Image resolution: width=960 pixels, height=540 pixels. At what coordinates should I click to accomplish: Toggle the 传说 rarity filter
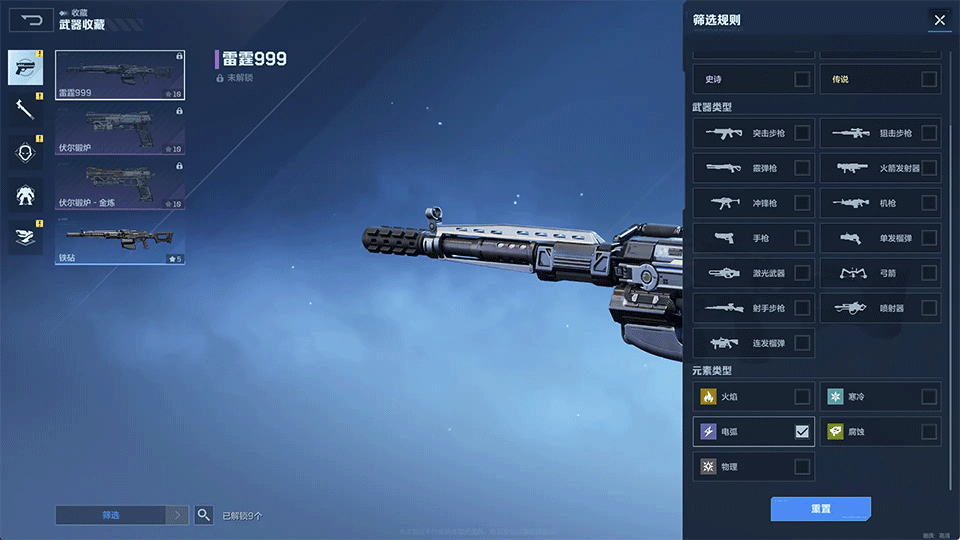(929, 79)
